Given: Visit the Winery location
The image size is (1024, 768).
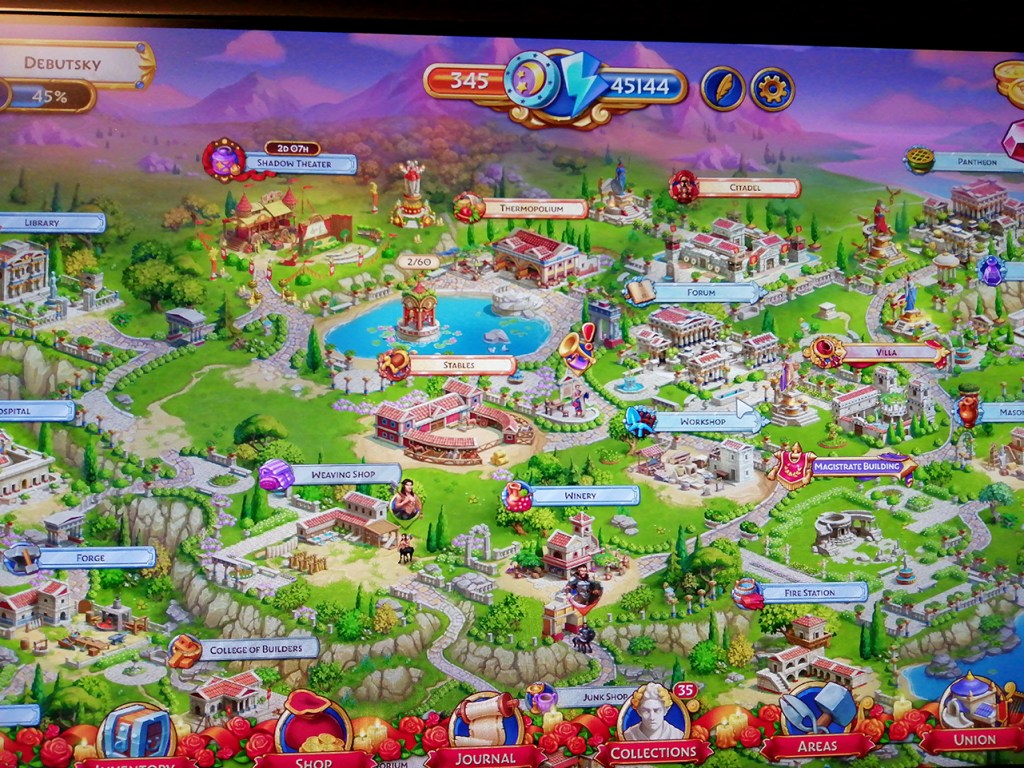Looking at the screenshot, I should [x=583, y=495].
